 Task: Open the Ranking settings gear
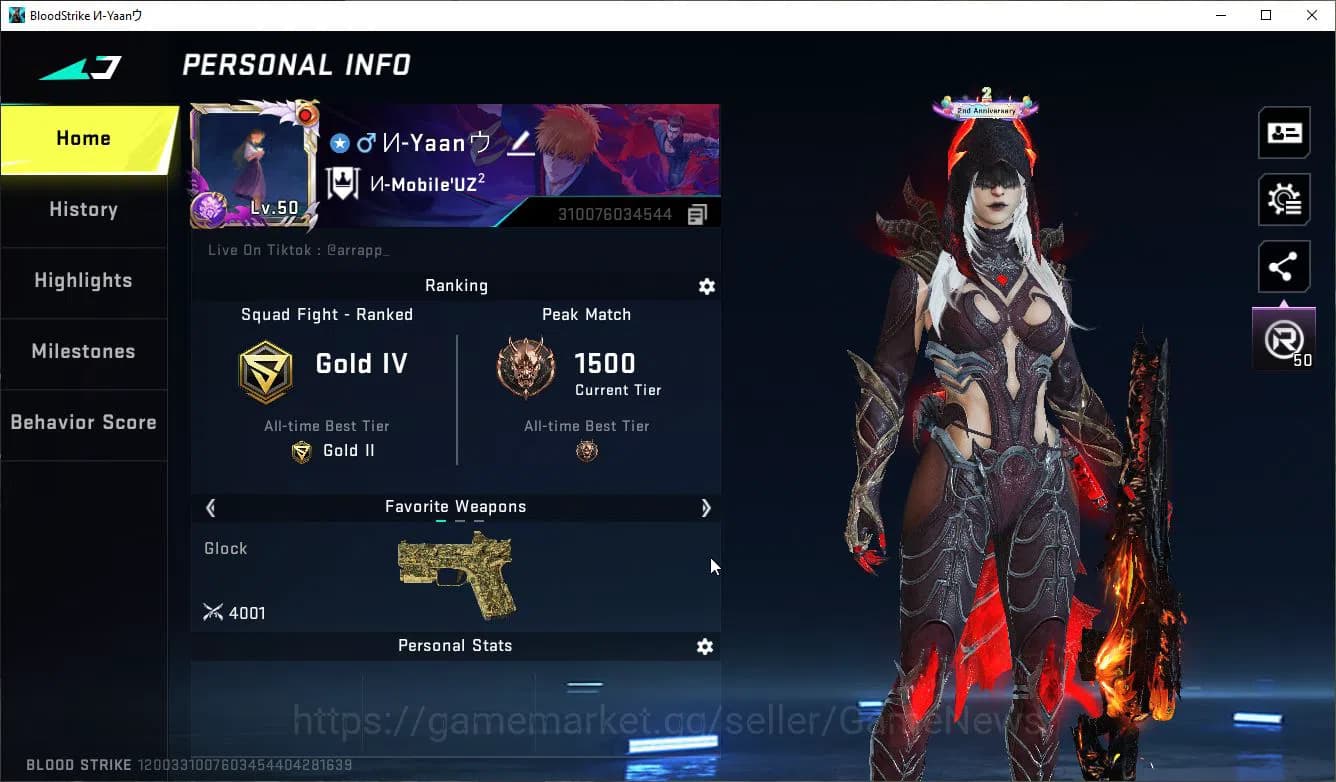pyautogui.click(x=707, y=286)
